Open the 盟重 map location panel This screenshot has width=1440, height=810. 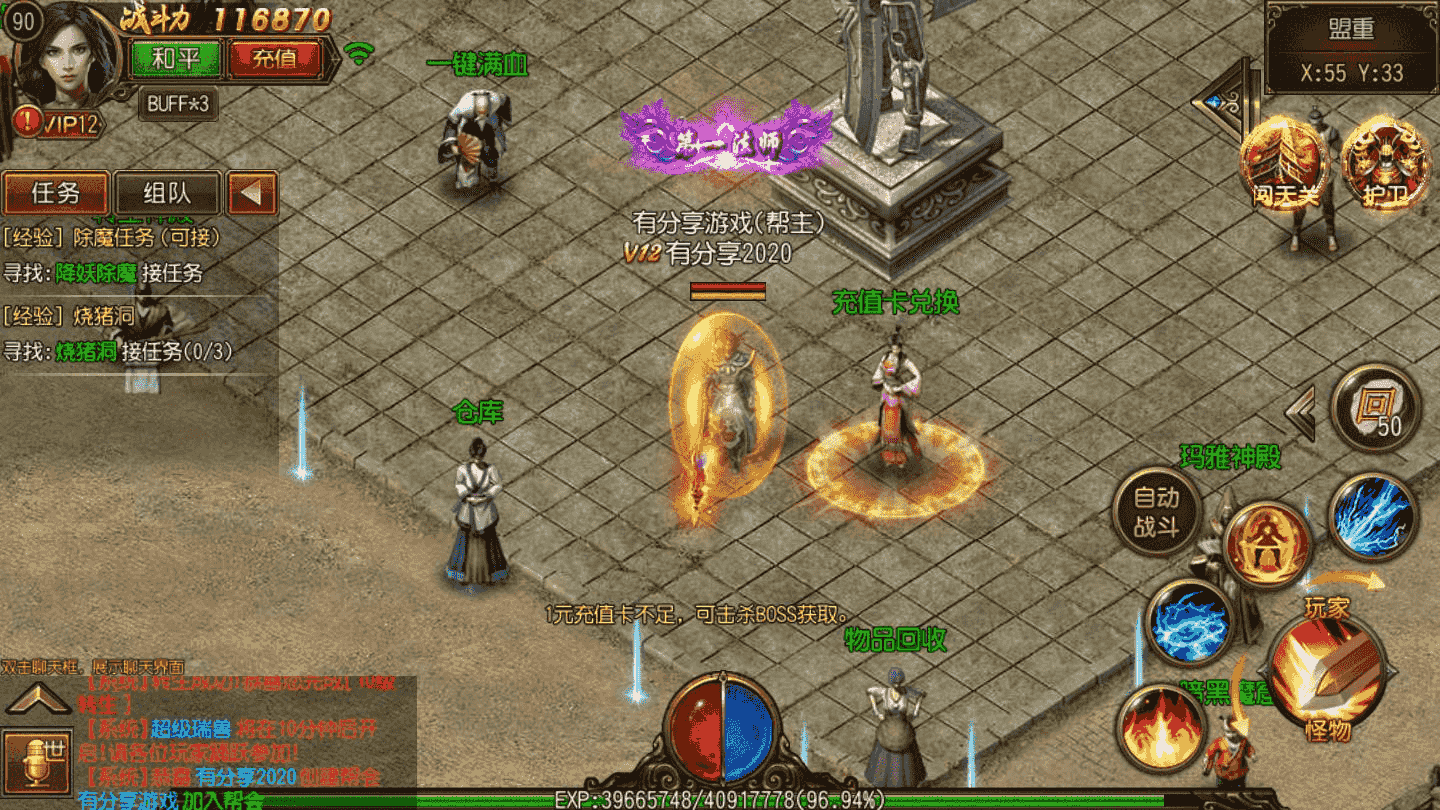(x=1351, y=48)
